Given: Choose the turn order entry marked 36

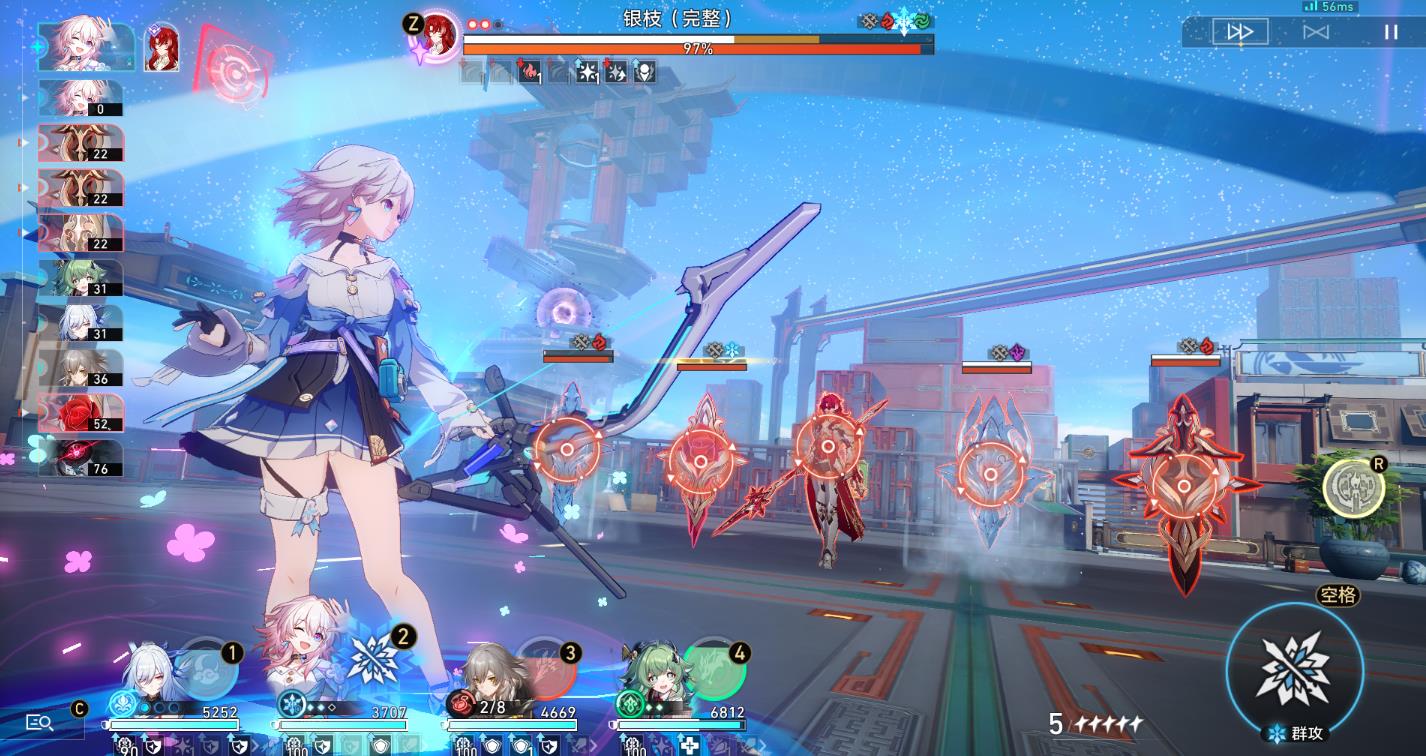Looking at the screenshot, I should (80, 367).
